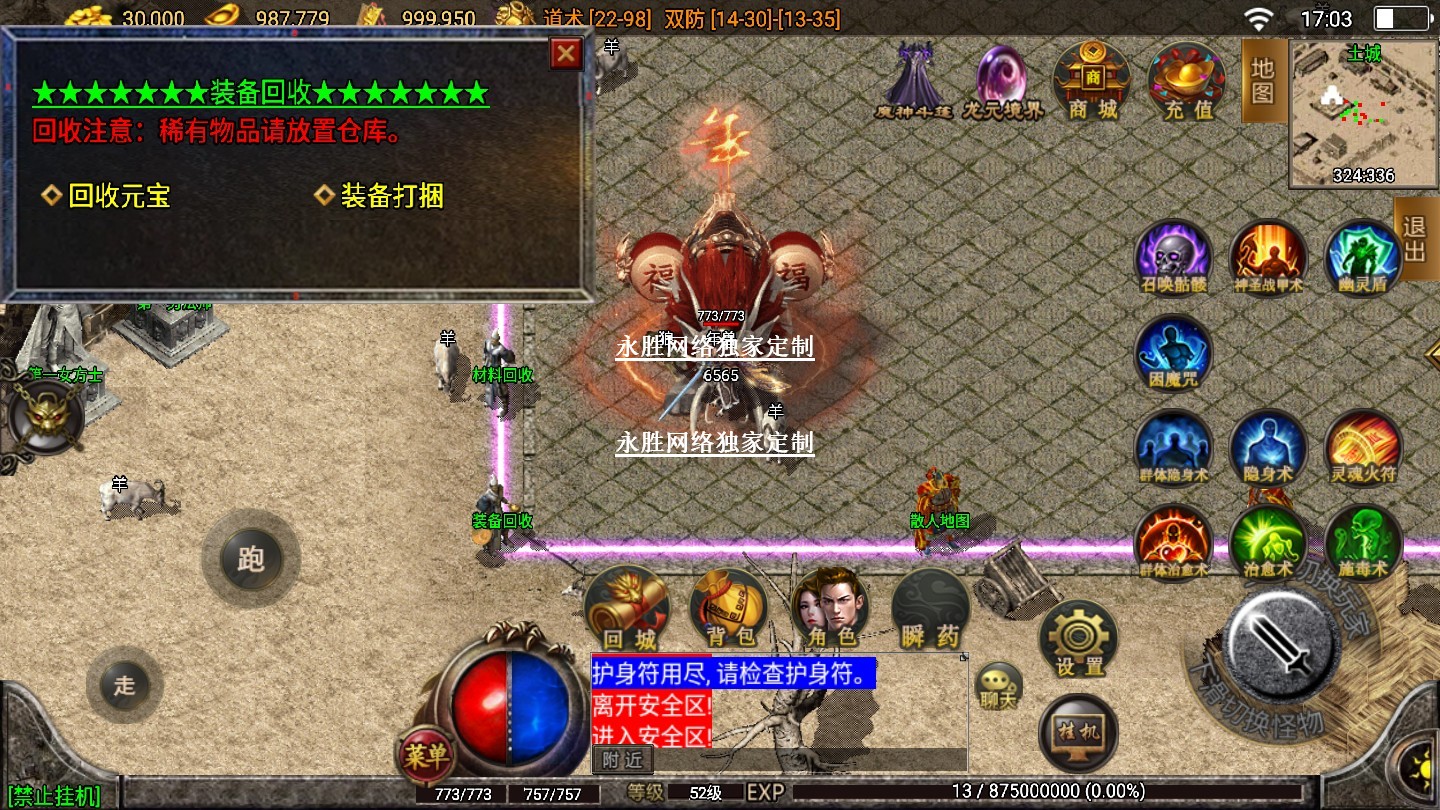The width and height of the screenshot is (1440, 810).
Task: Cast the 困魔咒 skill
Action: pos(1173,352)
